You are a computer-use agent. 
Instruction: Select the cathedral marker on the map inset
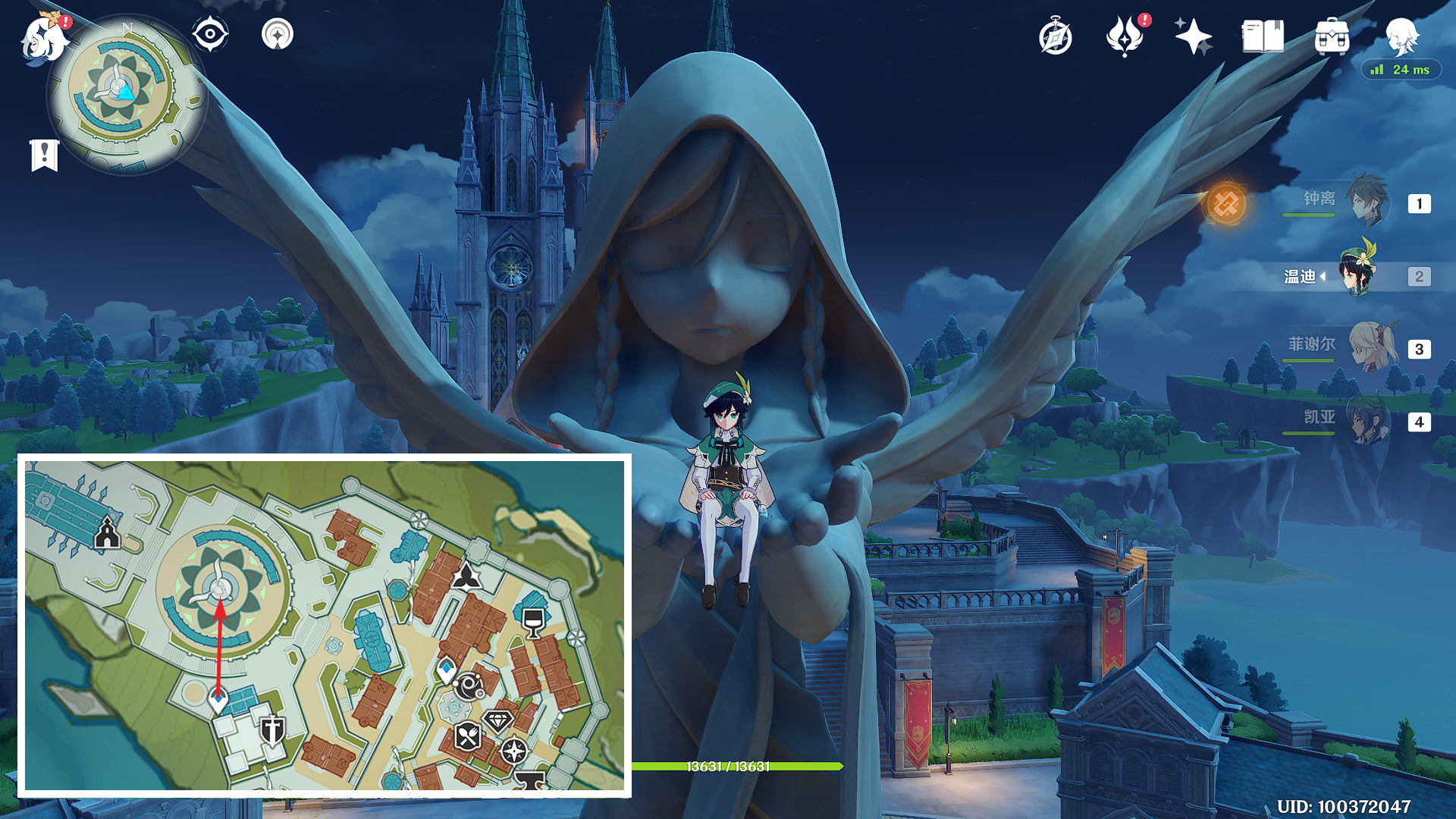108,532
